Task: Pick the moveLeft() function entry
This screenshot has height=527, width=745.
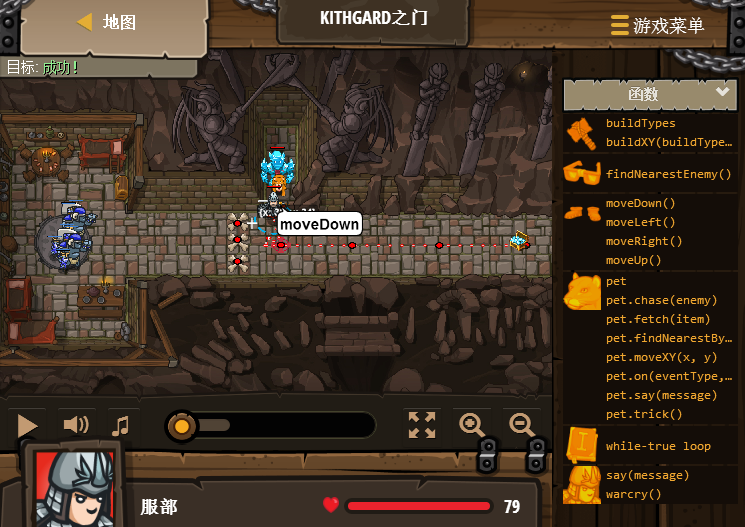Action: (x=640, y=222)
